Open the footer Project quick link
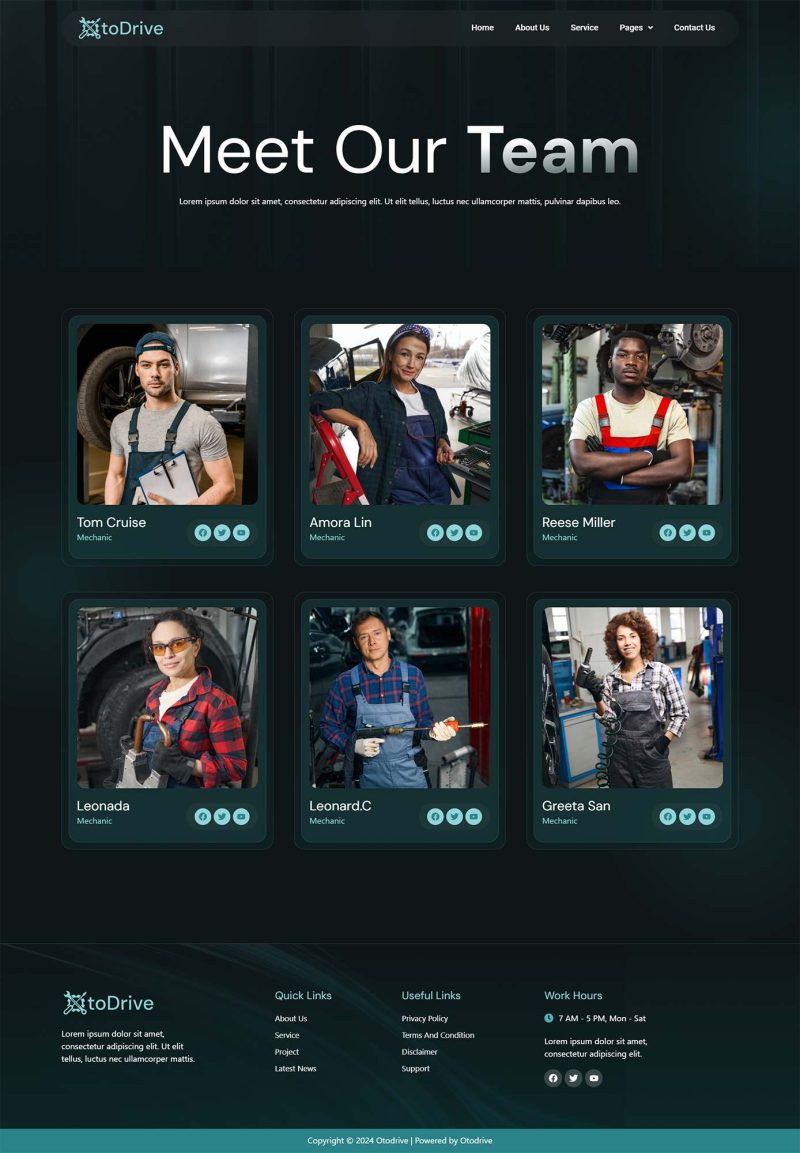This screenshot has height=1153, width=800. (287, 1052)
